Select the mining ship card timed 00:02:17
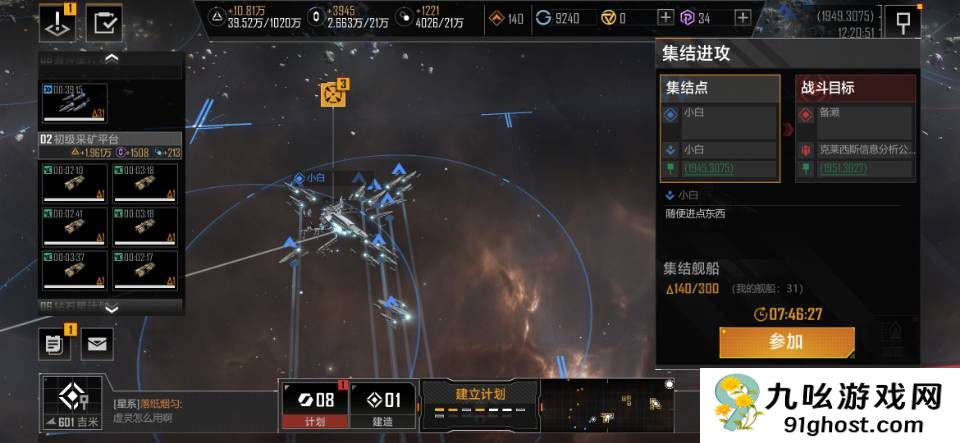Image resolution: width=960 pixels, height=443 pixels. tap(145, 269)
